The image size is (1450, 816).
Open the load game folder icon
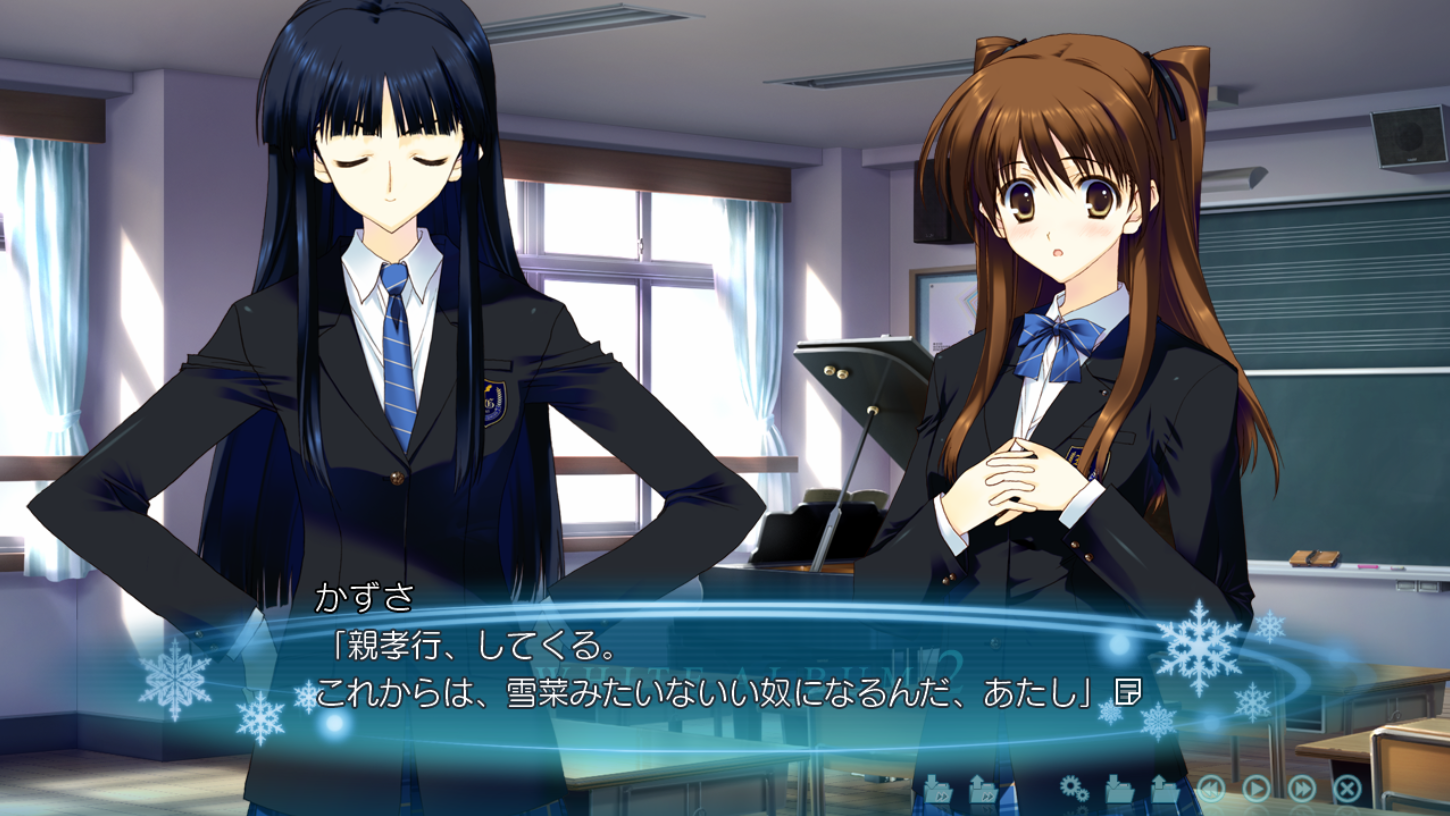pos(1165,789)
